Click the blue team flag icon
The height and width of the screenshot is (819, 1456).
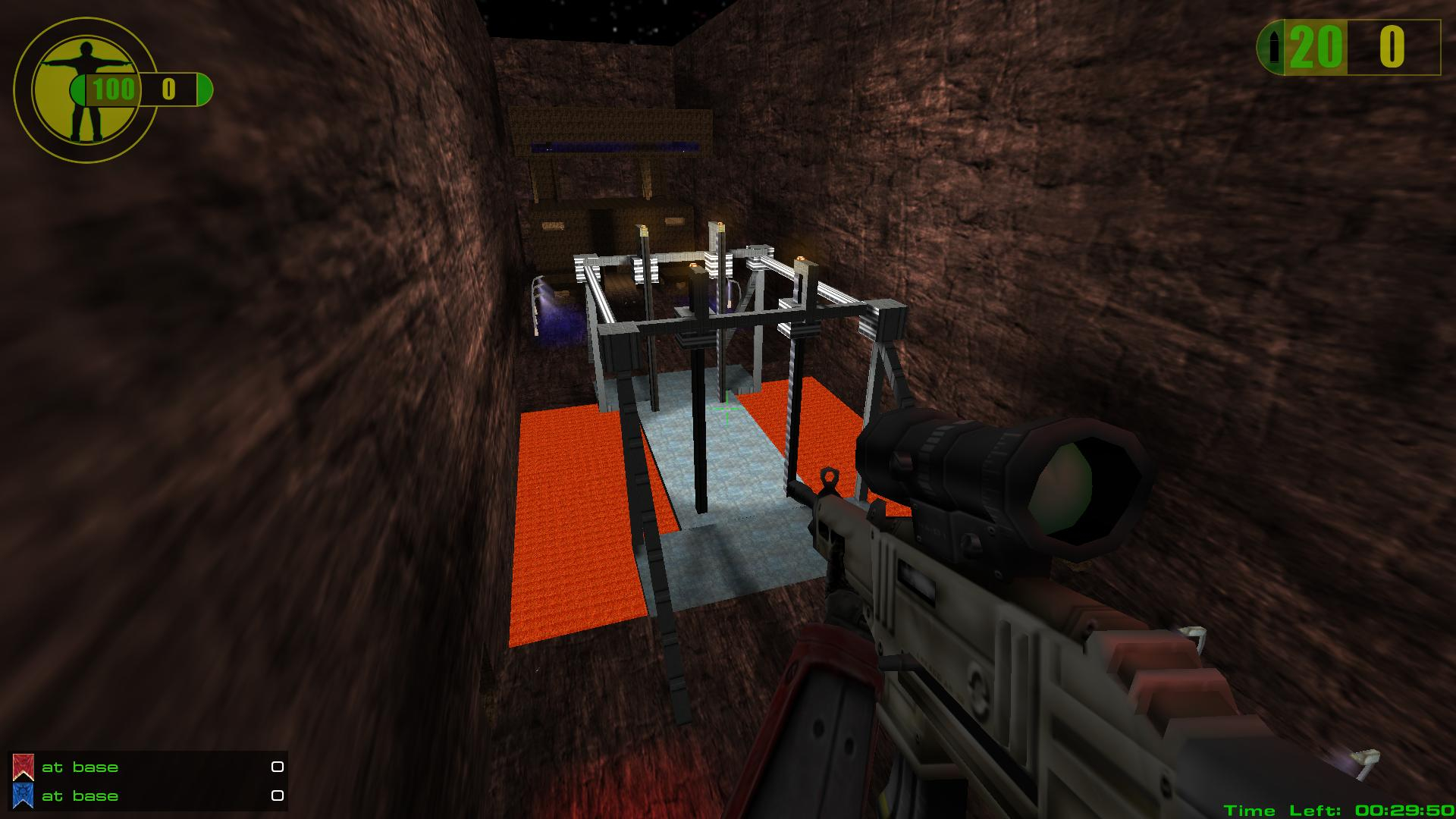click(23, 795)
